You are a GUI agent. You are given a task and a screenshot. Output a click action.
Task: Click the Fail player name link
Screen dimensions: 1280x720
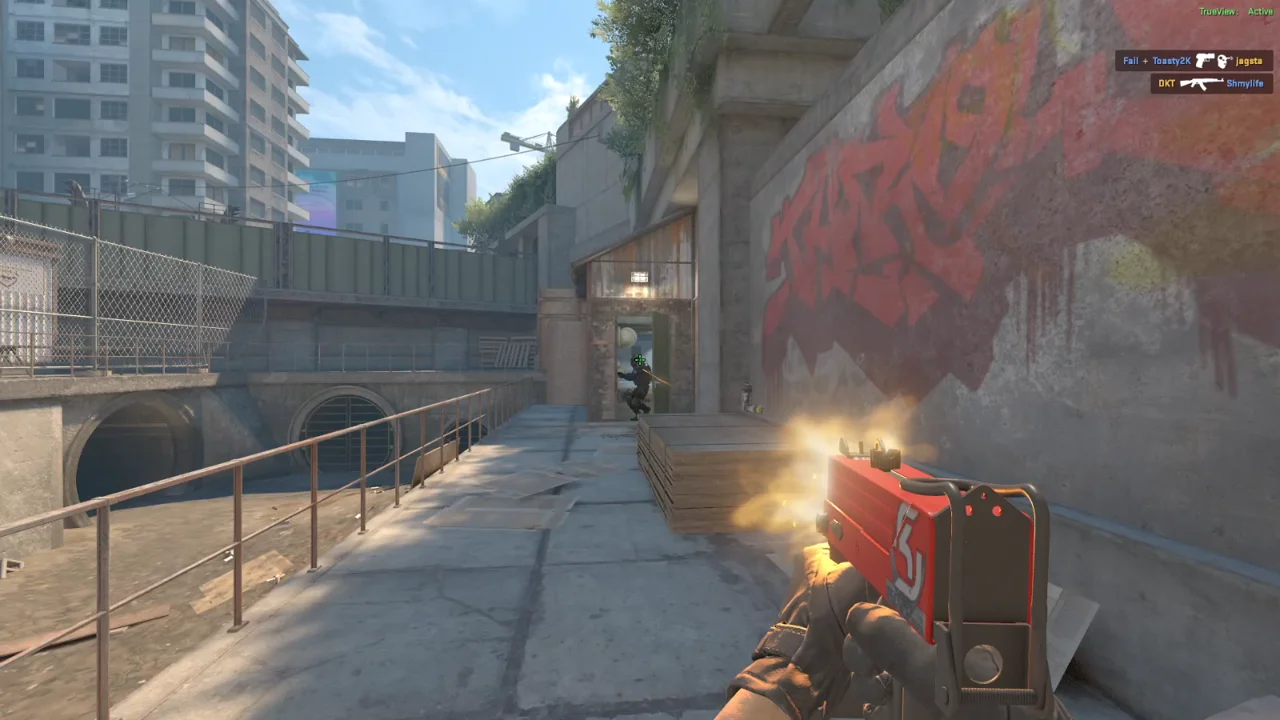click(x=1131, y=61)
